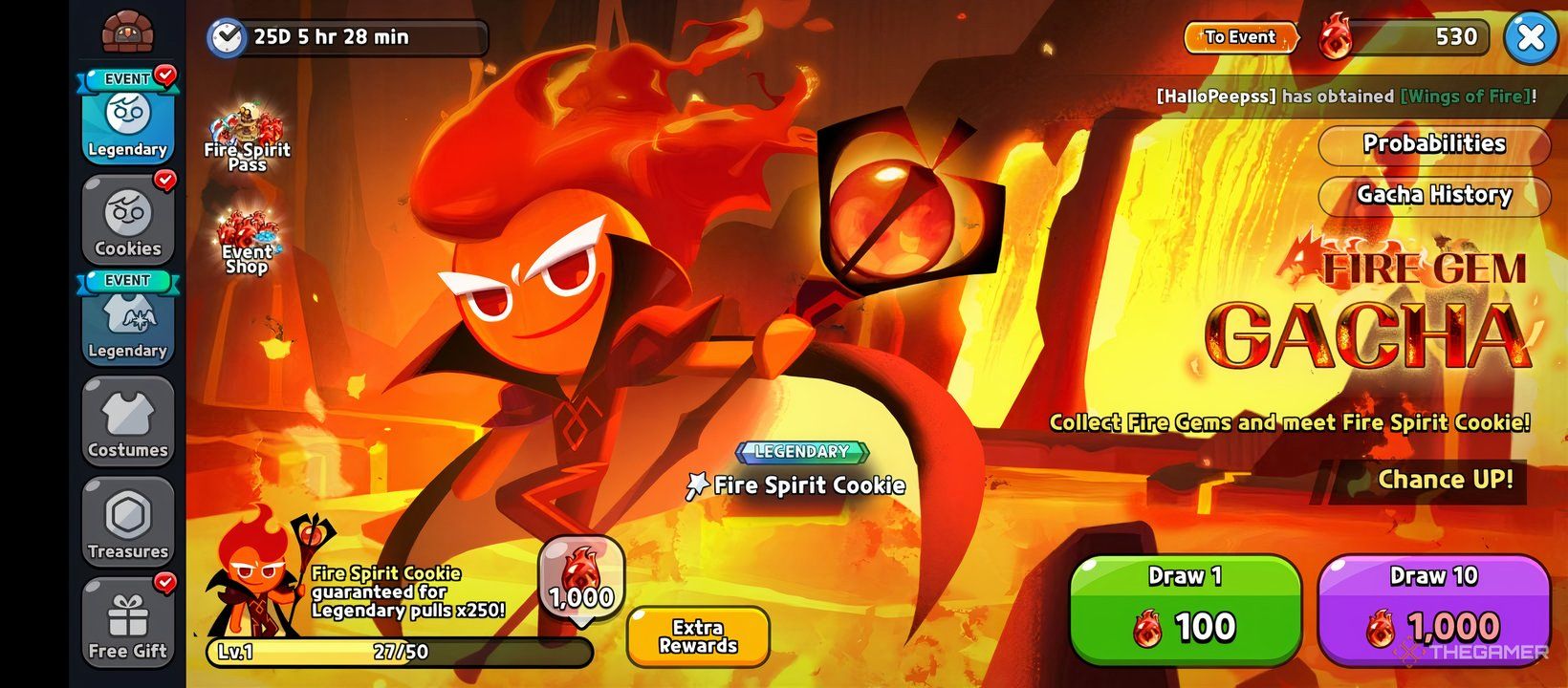Select the Costumes tab

coord(127,422)
